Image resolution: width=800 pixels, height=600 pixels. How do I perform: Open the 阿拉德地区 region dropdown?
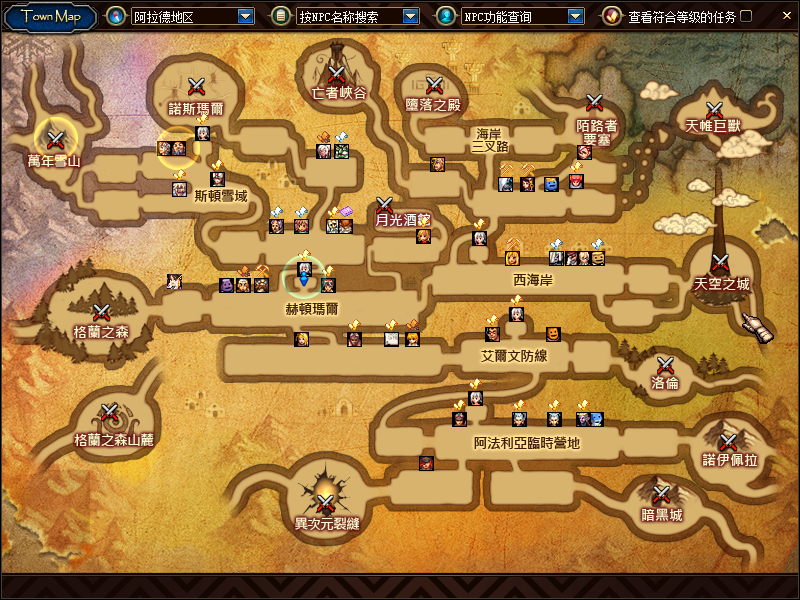pos(246,17)
